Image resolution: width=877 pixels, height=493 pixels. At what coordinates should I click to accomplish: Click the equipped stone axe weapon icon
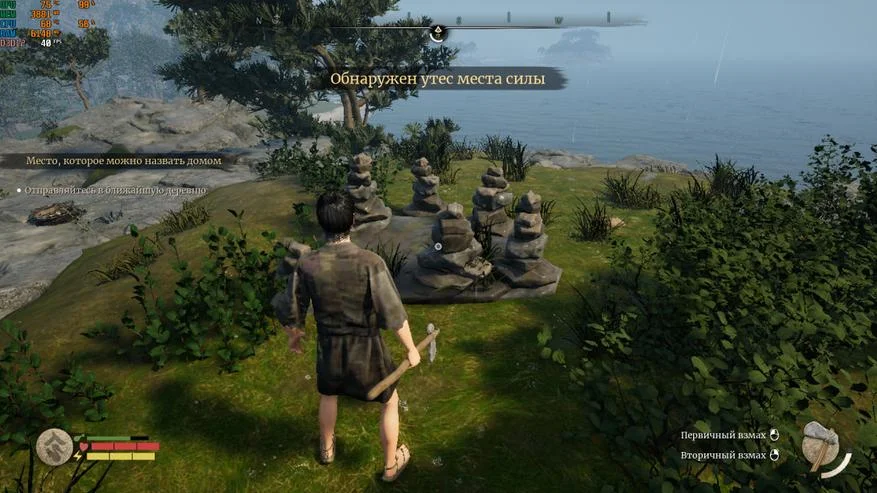pos(821,445)
